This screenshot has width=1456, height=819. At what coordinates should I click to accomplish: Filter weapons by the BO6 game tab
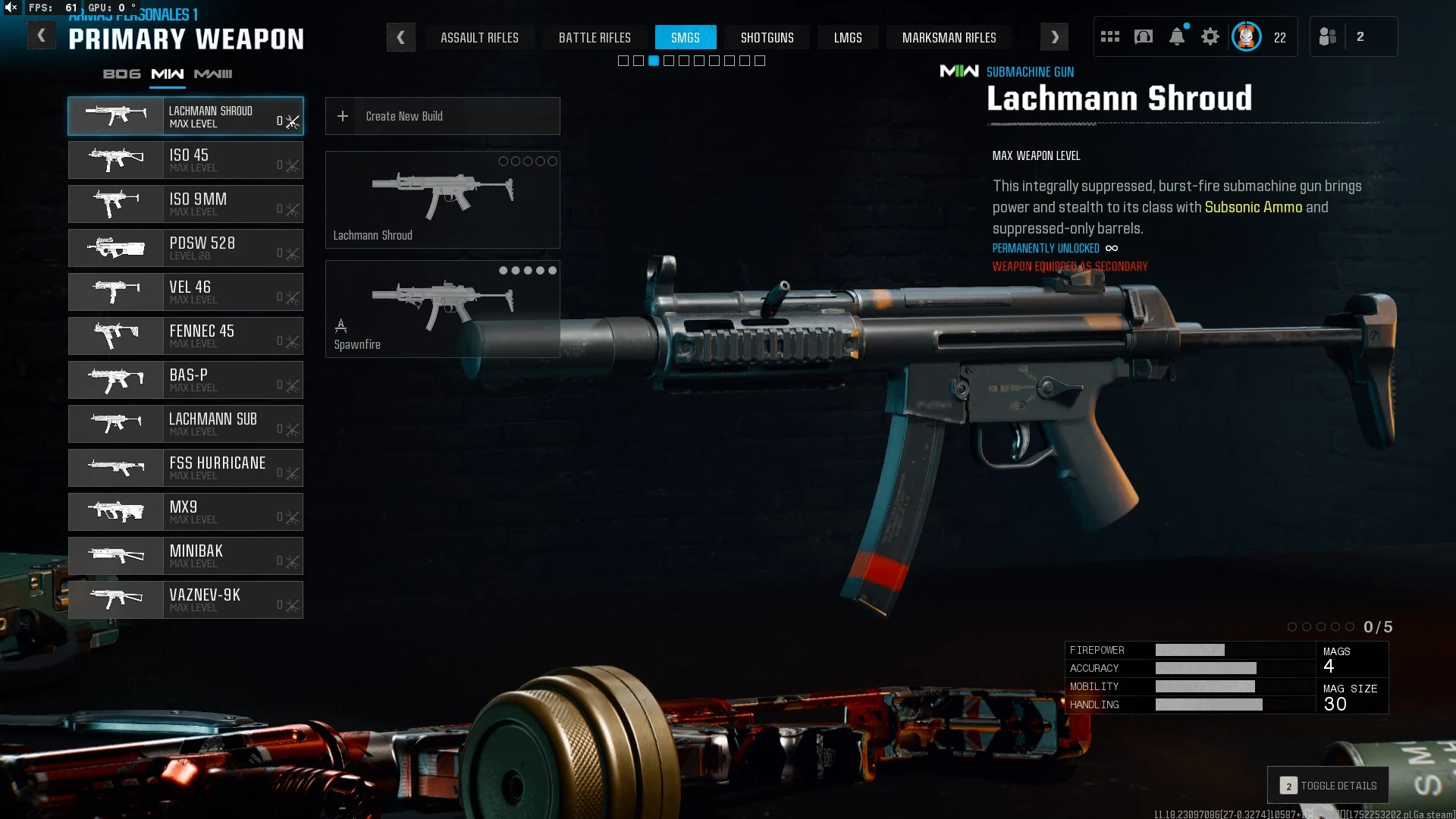coord(122,74)
